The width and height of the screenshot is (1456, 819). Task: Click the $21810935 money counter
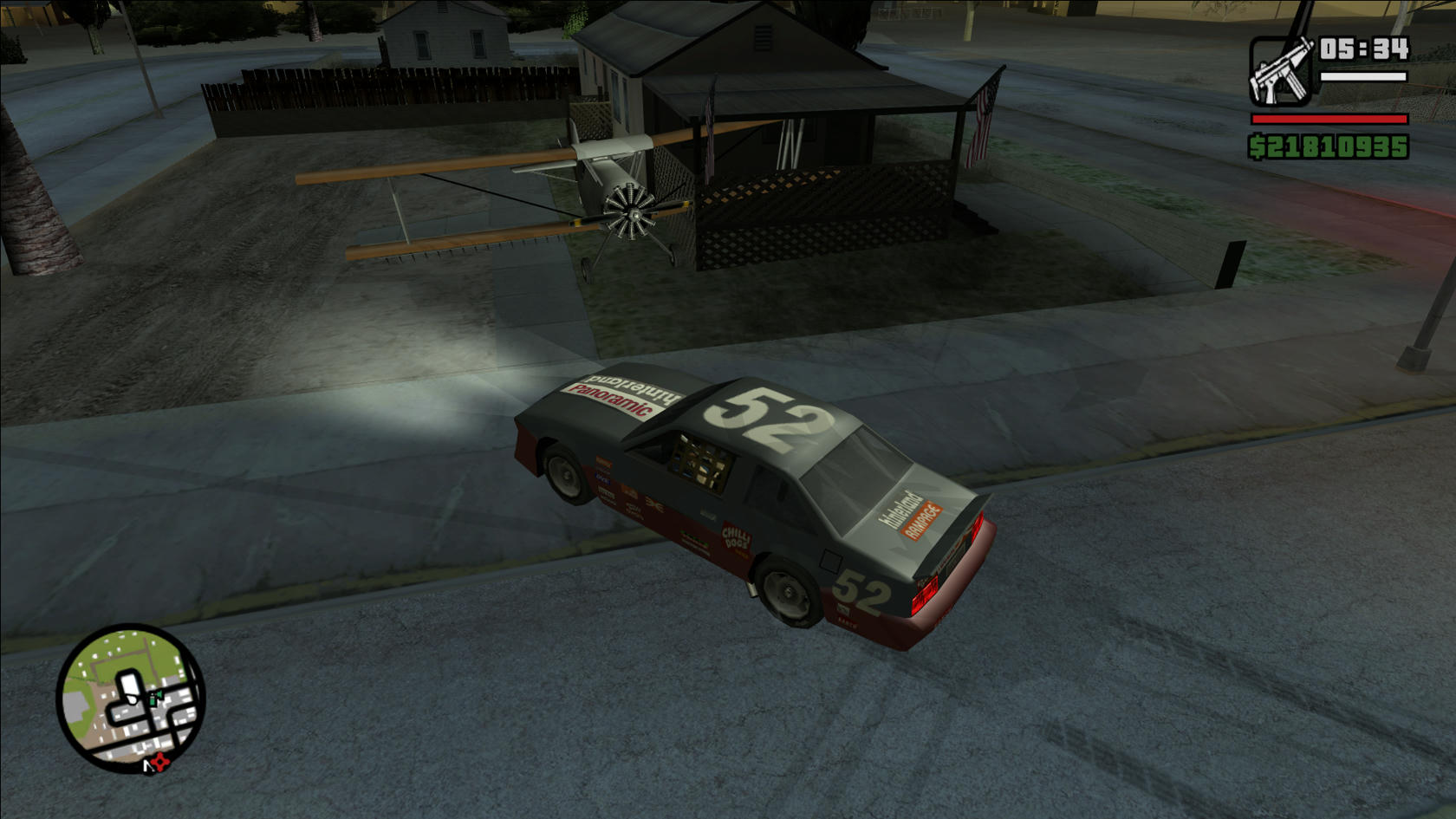click(1329, 146)
